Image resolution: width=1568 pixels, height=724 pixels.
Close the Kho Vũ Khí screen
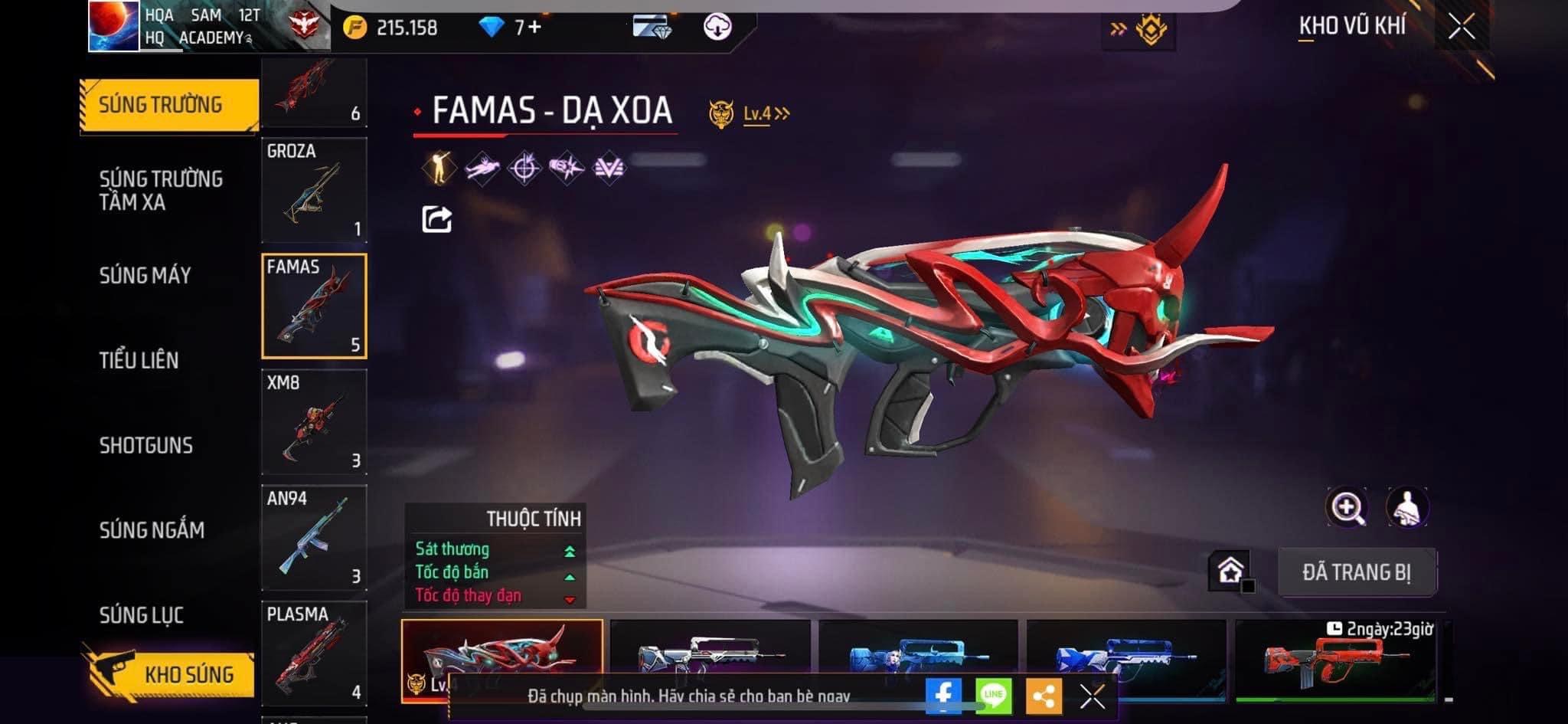[x=1462, y=27]
